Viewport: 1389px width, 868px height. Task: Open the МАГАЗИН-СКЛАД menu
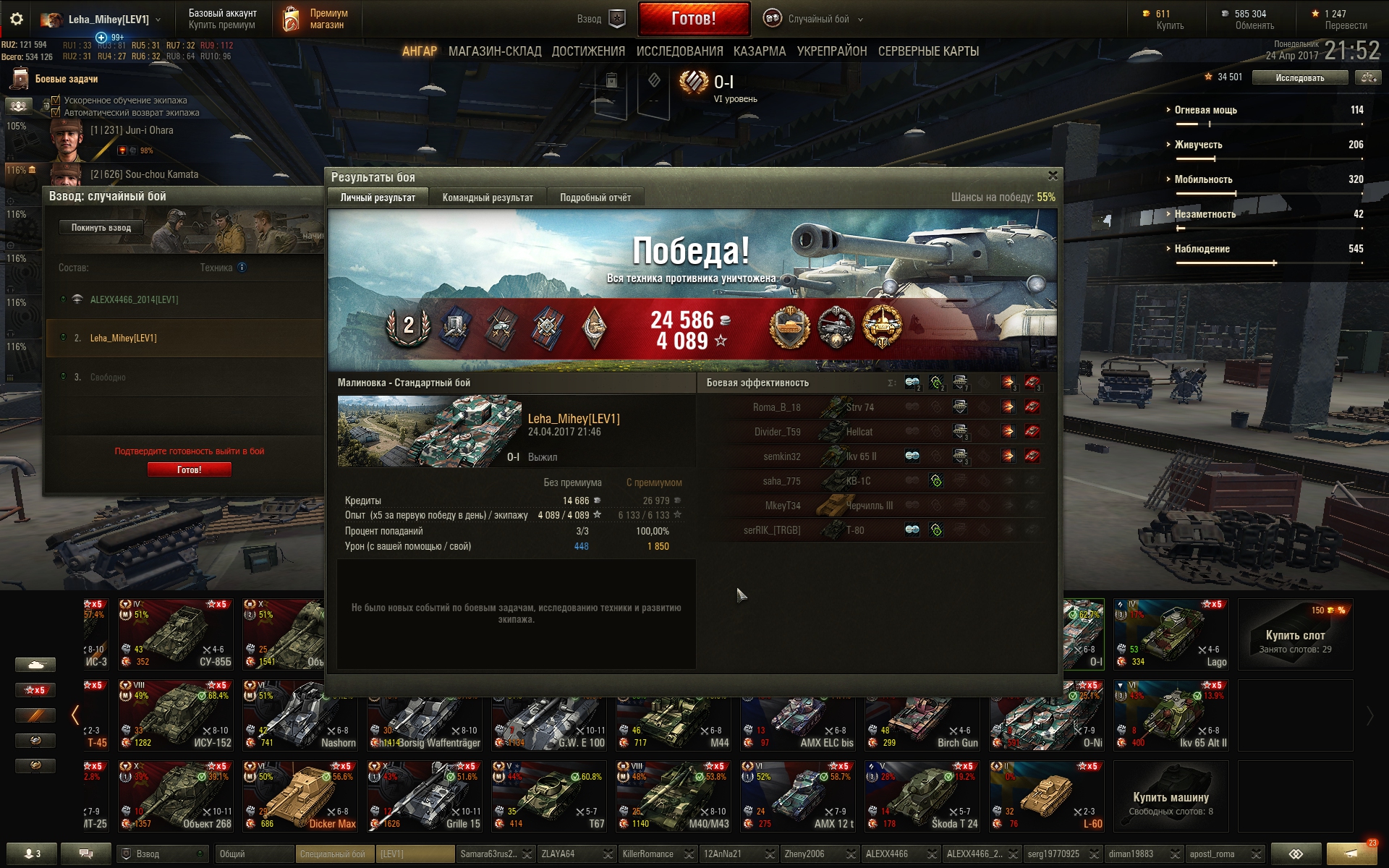[494, 51]
